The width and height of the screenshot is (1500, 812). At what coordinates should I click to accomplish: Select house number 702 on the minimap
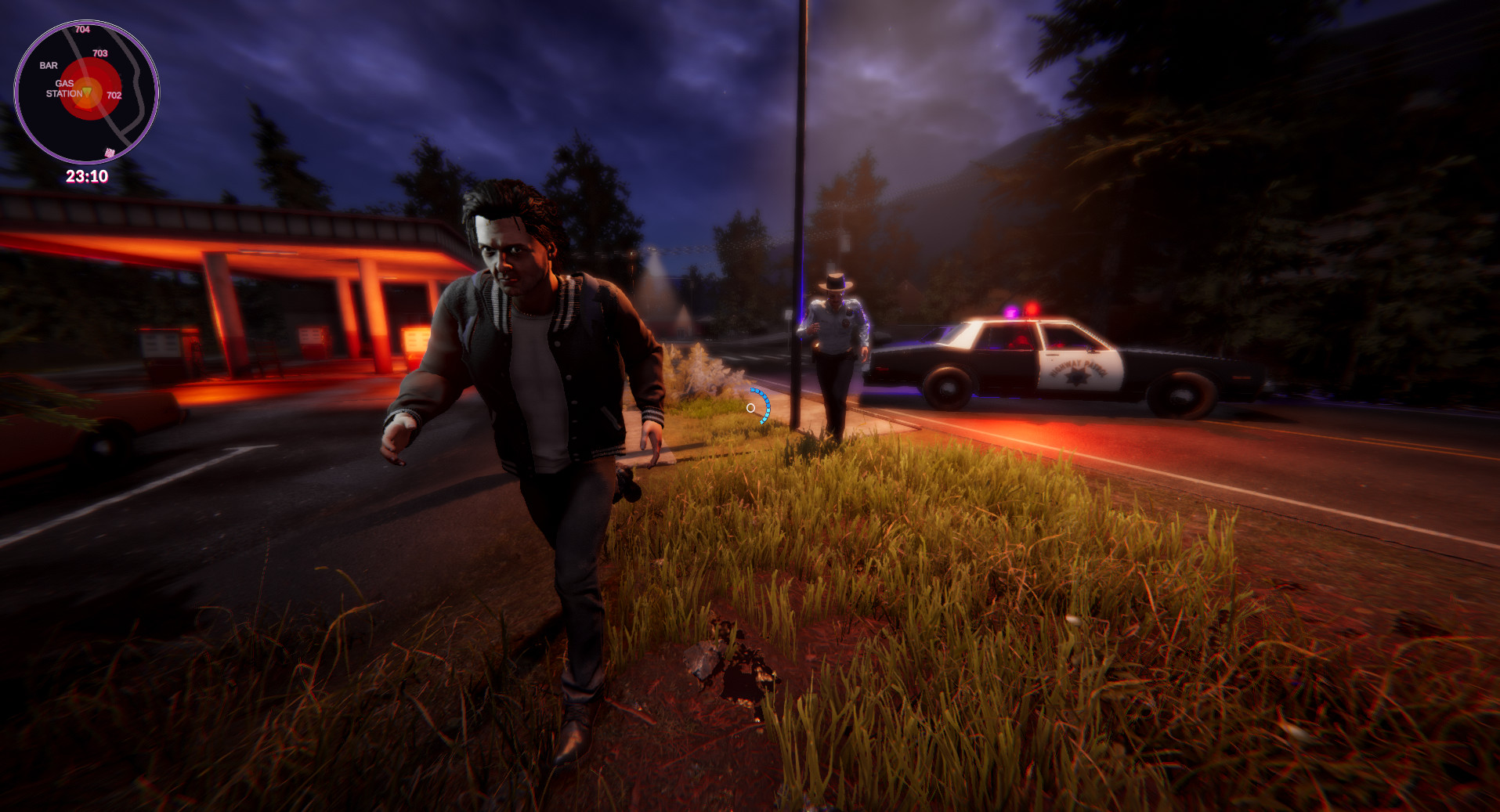[x=114, y=94]
